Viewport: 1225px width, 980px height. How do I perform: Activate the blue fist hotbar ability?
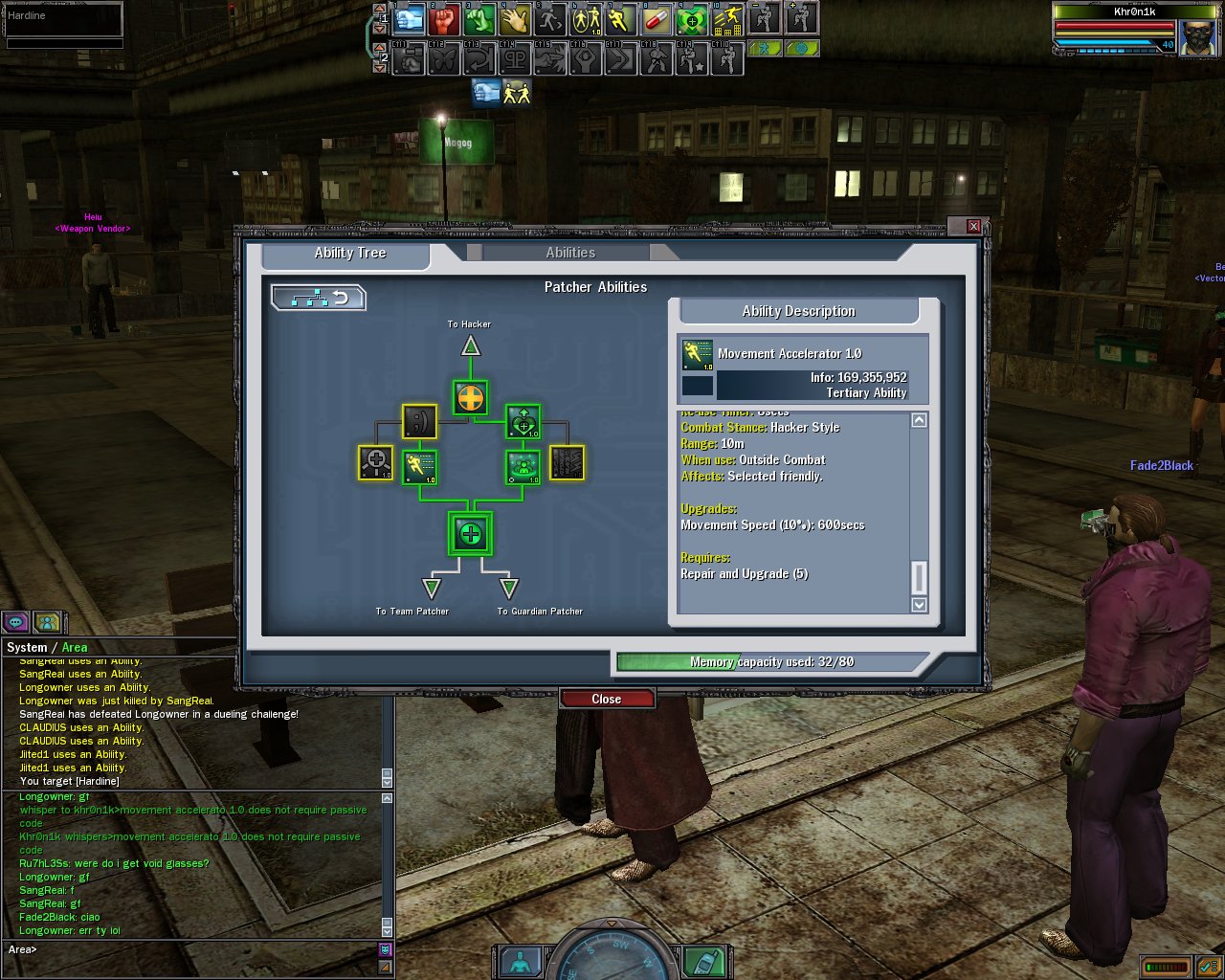tap(410, 19)
